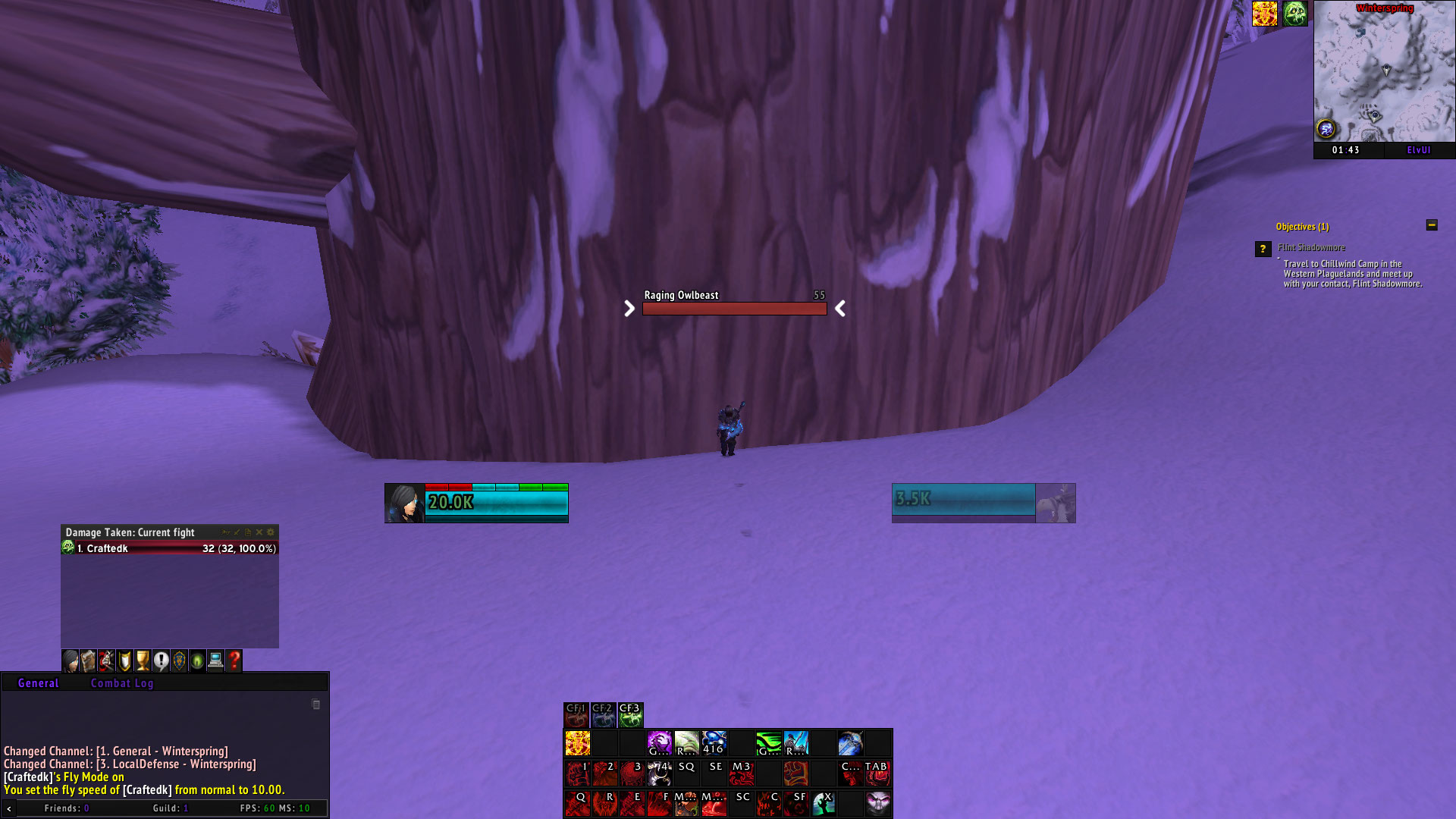
Task: Open the guild panel Alliance shield icon
Action: (x=178, y=661)
